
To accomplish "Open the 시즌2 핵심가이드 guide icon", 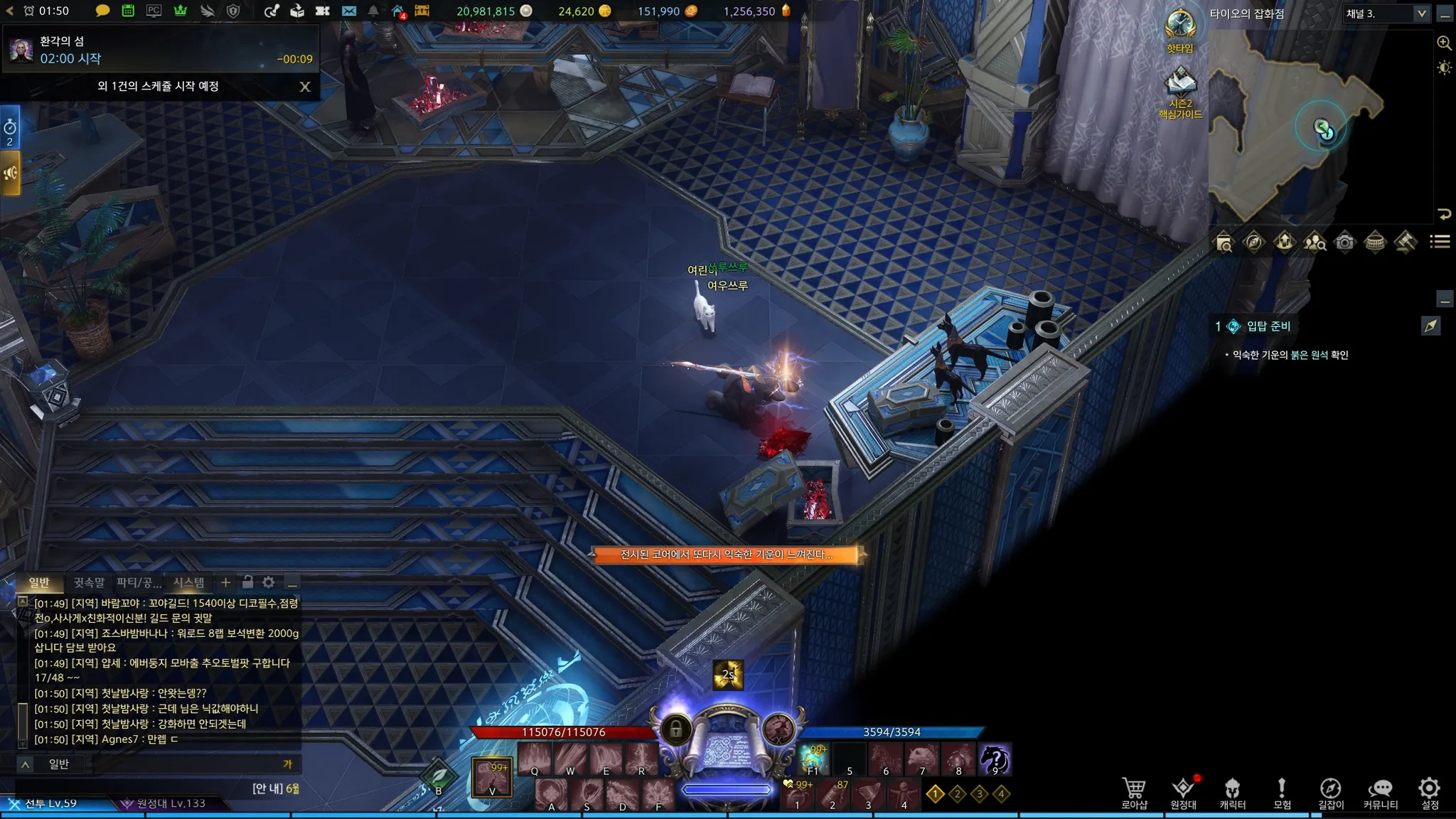I will (1180, 92).
